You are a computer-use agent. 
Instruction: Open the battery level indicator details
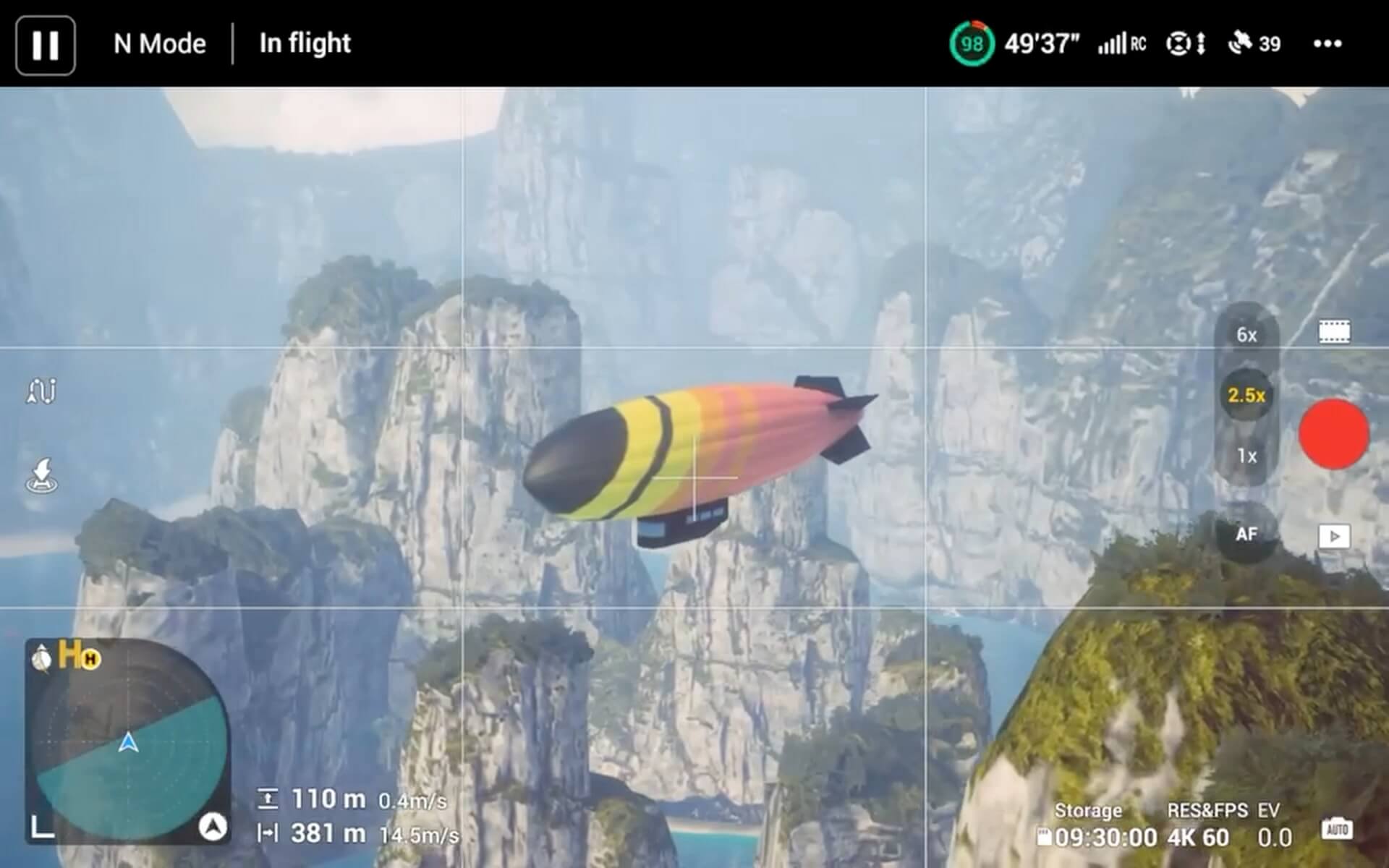[x=972, y=44]
